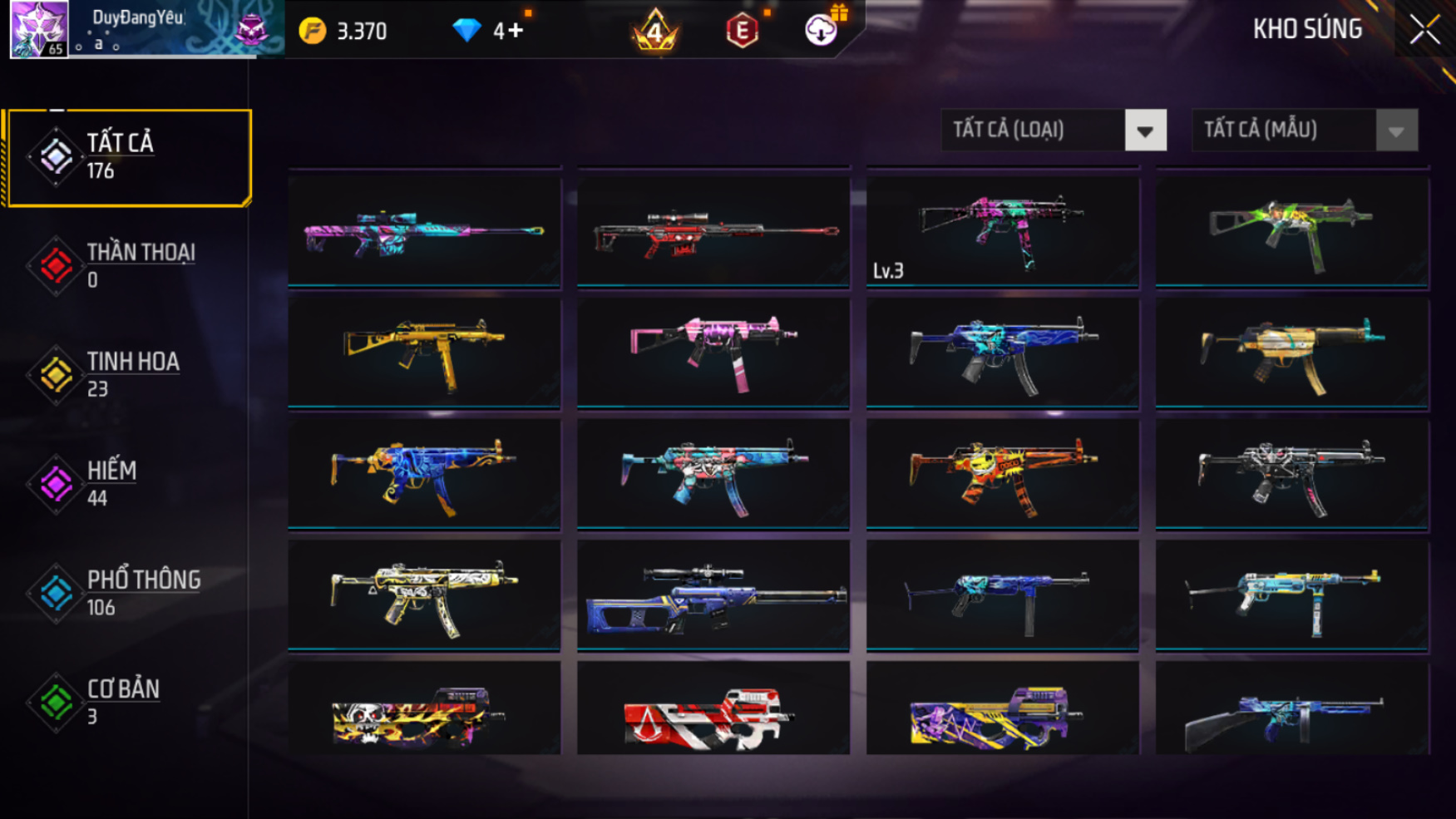Choose the blue scoped VSS rifle skin
The image size is (1456, 819).
click(713, 594)
